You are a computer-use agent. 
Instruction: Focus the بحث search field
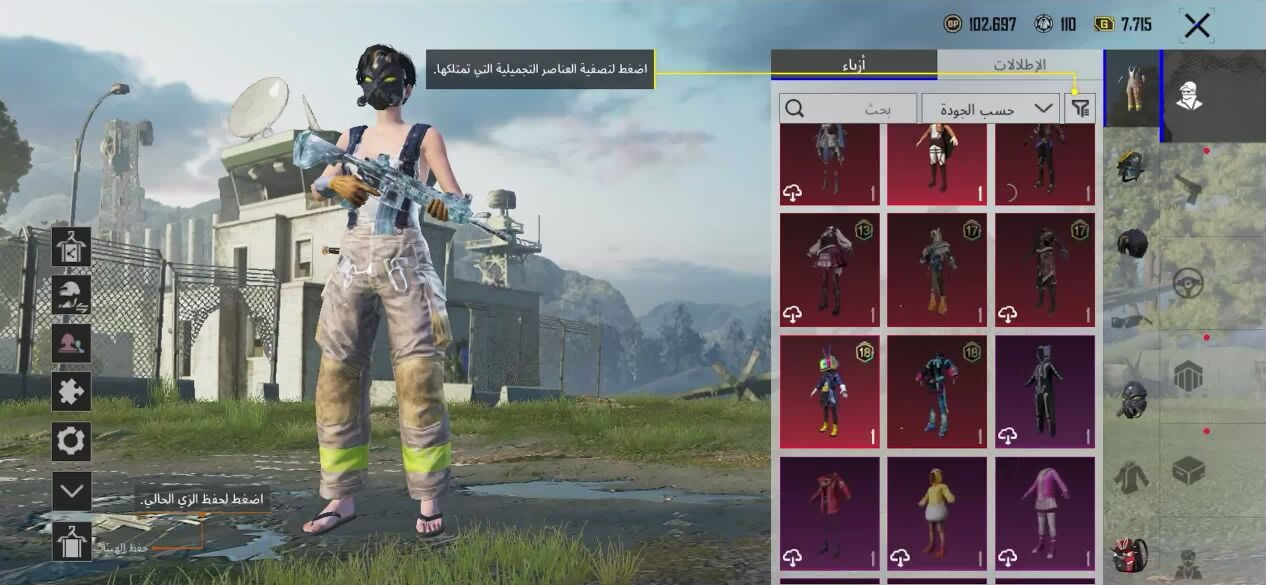[848, 108]
